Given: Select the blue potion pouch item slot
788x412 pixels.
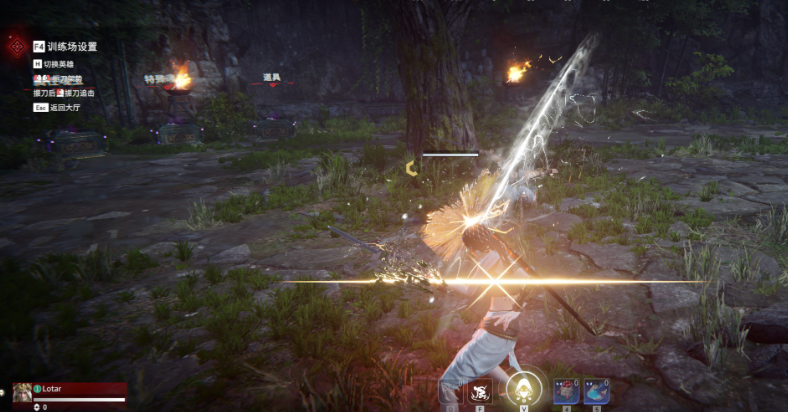Looking at the screenshot, I should pyautogui.click(x=596, y=391).
